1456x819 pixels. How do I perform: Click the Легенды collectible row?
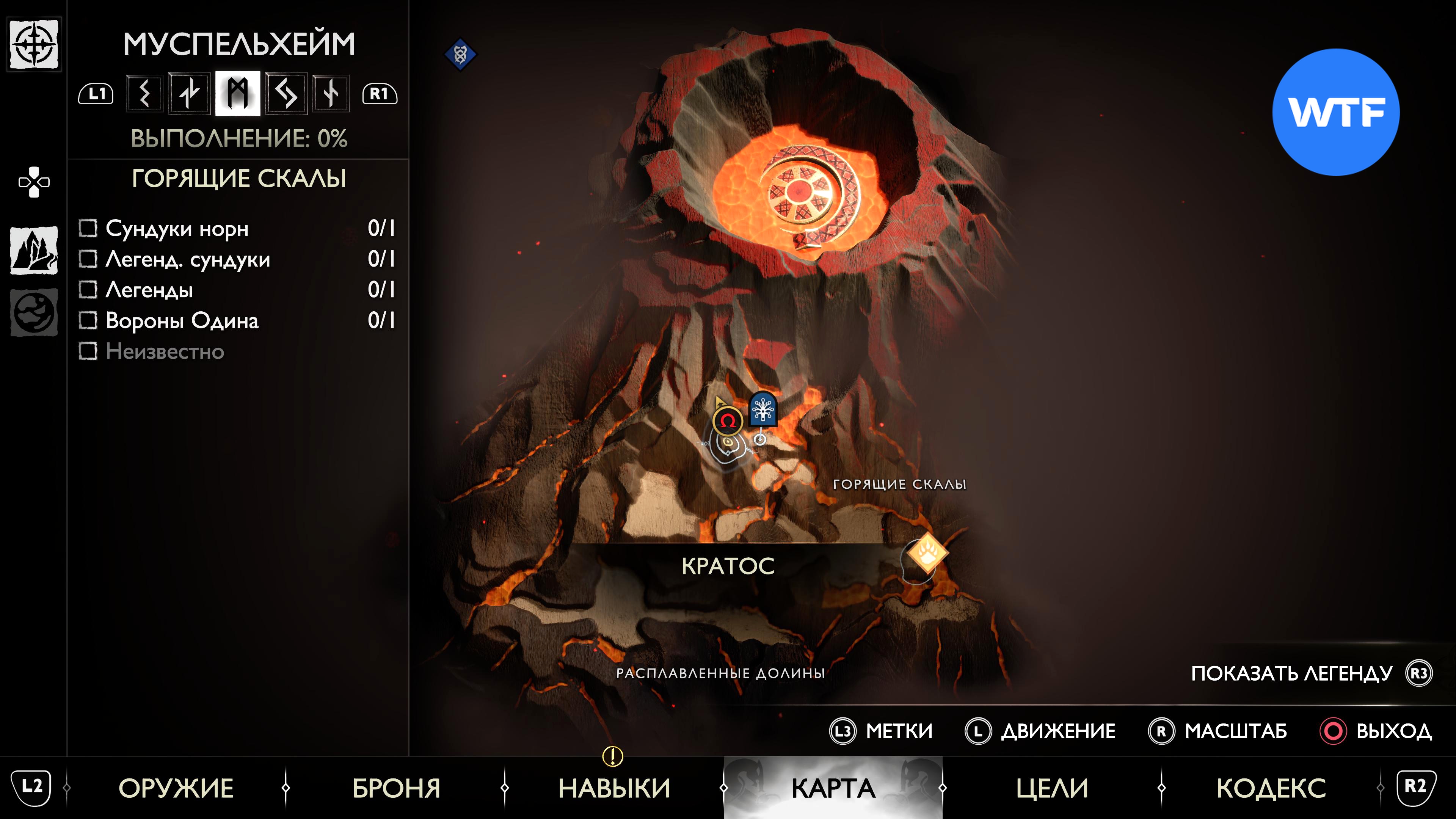pos(237,290)
